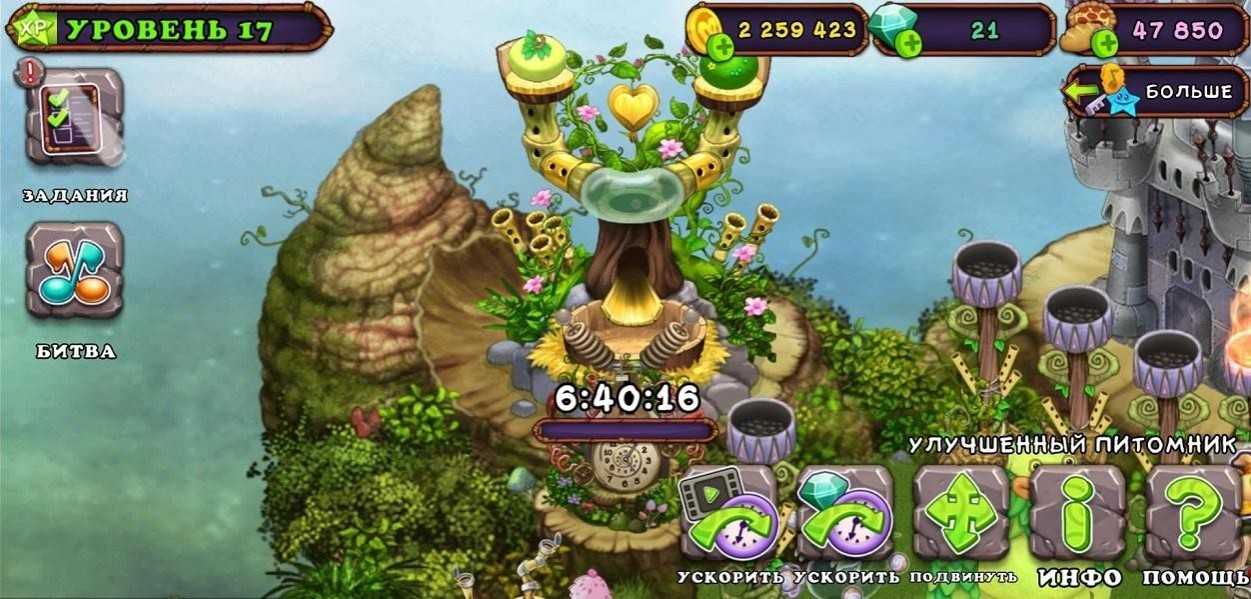Add more food with the green plus

(x=1104, y=44)
